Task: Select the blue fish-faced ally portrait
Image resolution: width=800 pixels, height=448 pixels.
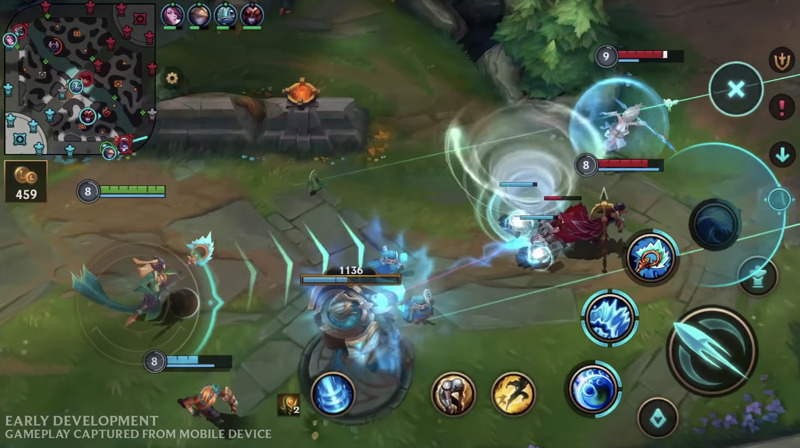Action: tap(225, 14)
